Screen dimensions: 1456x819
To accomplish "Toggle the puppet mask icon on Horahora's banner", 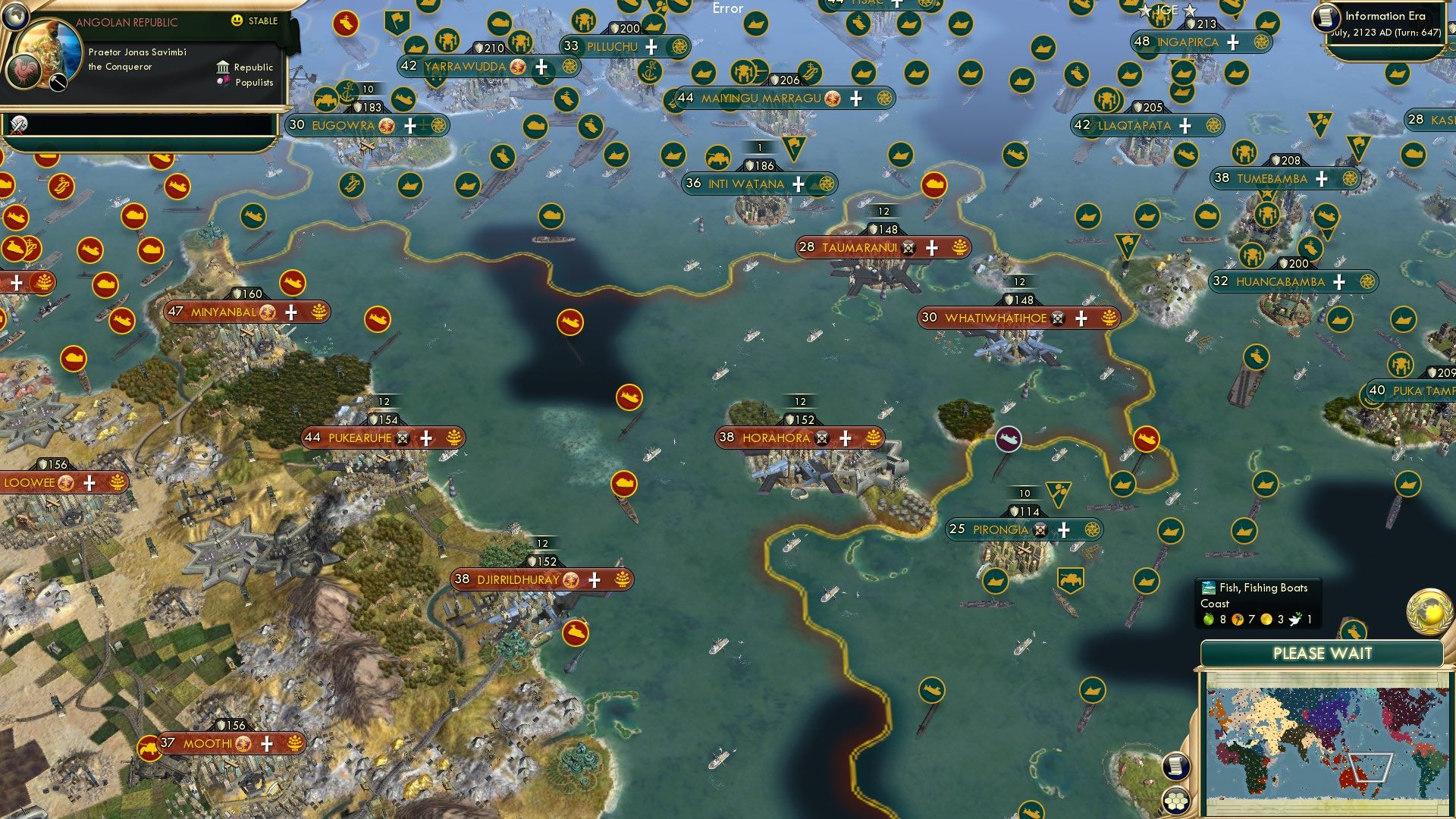I will (x=821, y=437).
